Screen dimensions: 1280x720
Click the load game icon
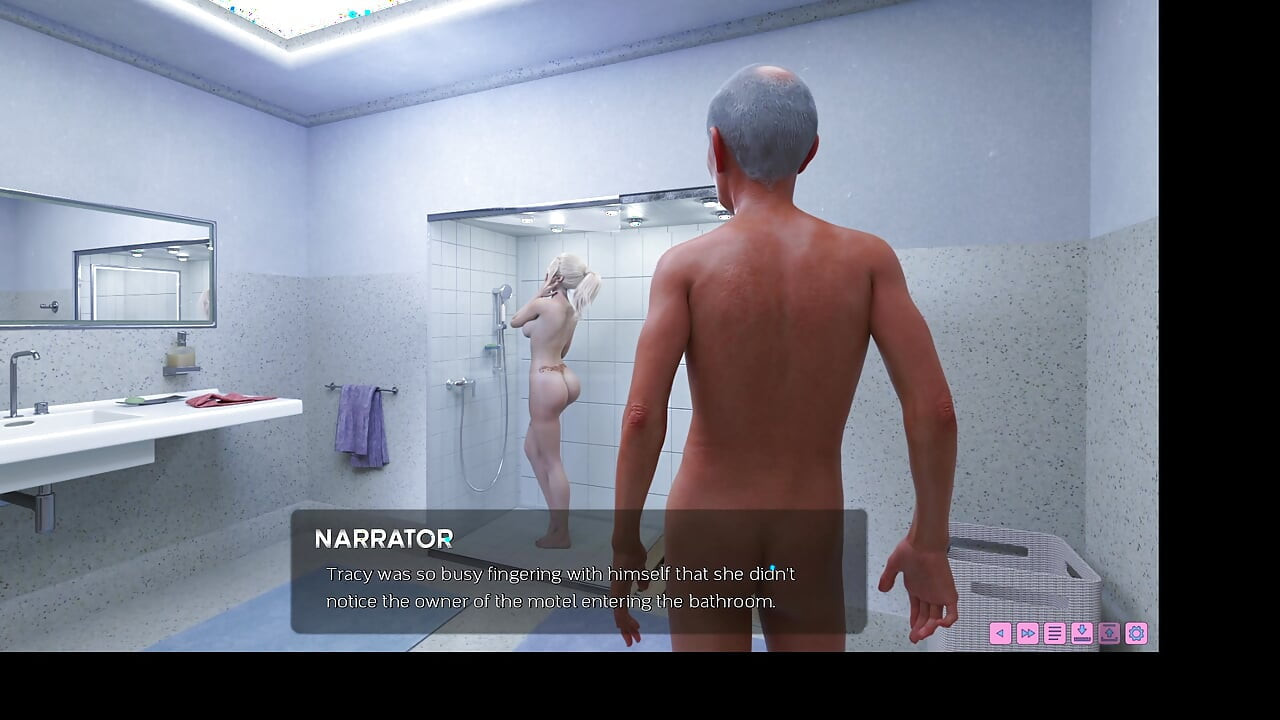(1109, 633)
